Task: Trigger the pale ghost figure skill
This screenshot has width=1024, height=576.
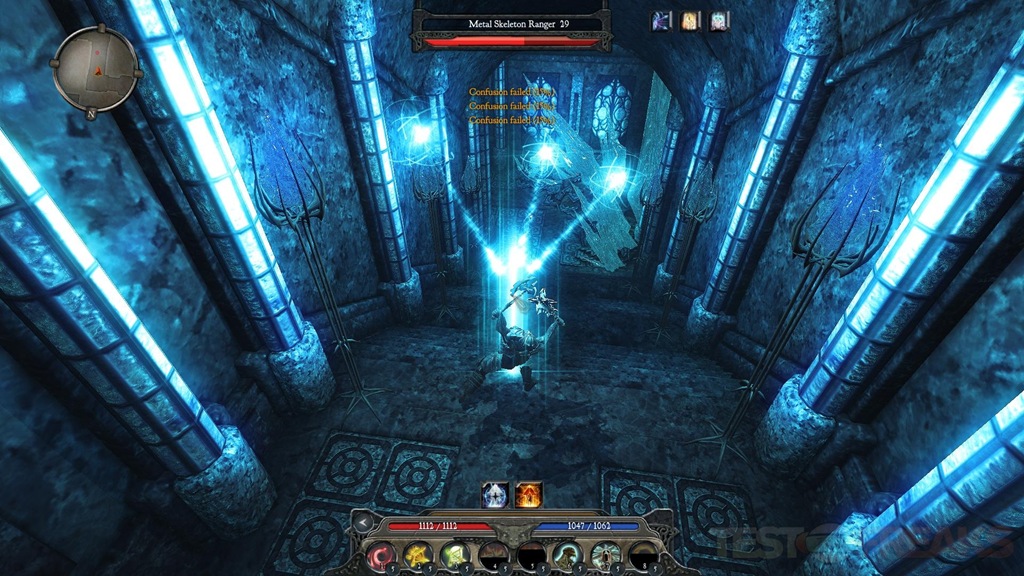Action: coord(605,553)
